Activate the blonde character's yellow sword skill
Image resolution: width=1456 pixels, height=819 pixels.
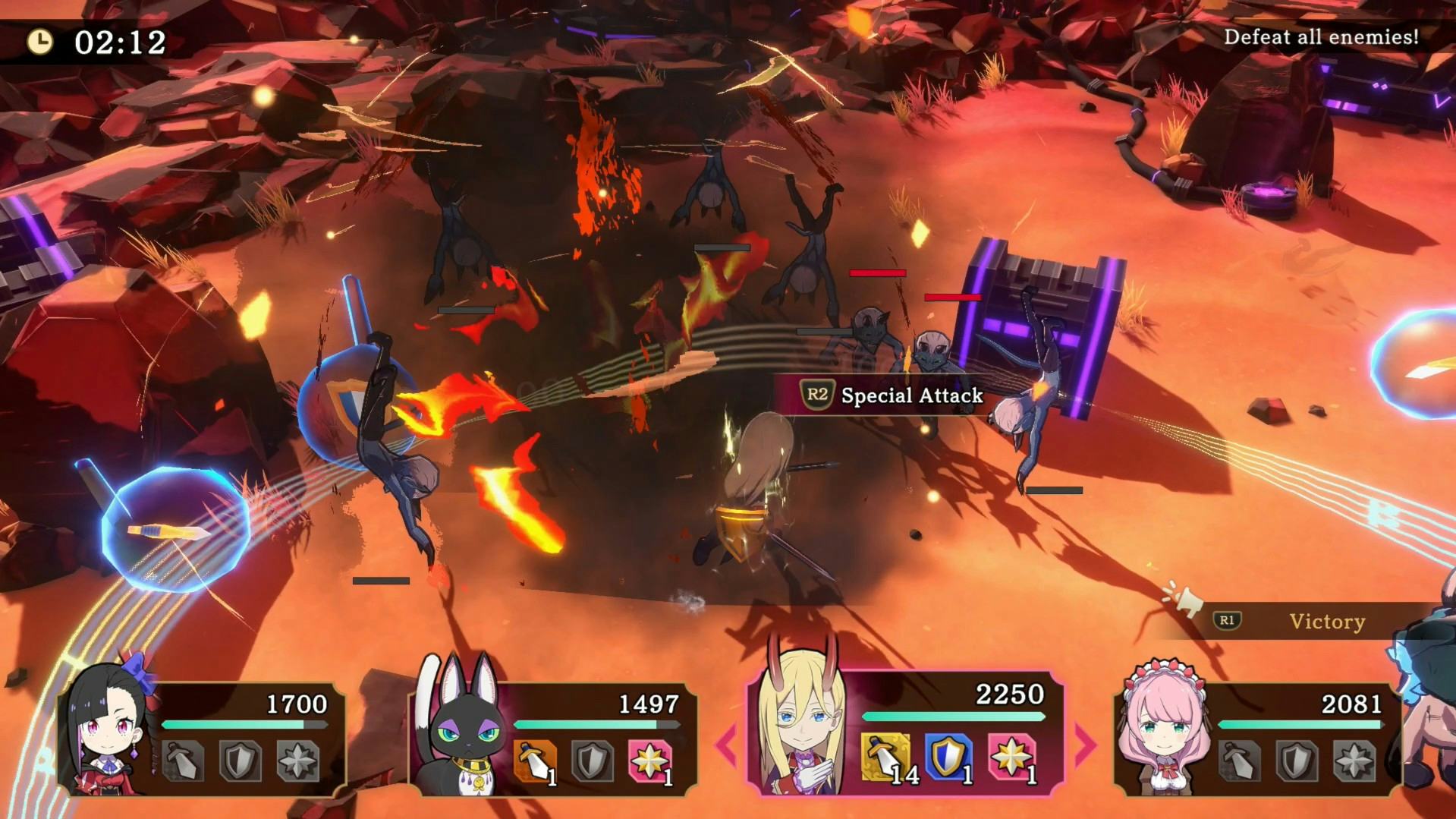click(886, 758)
